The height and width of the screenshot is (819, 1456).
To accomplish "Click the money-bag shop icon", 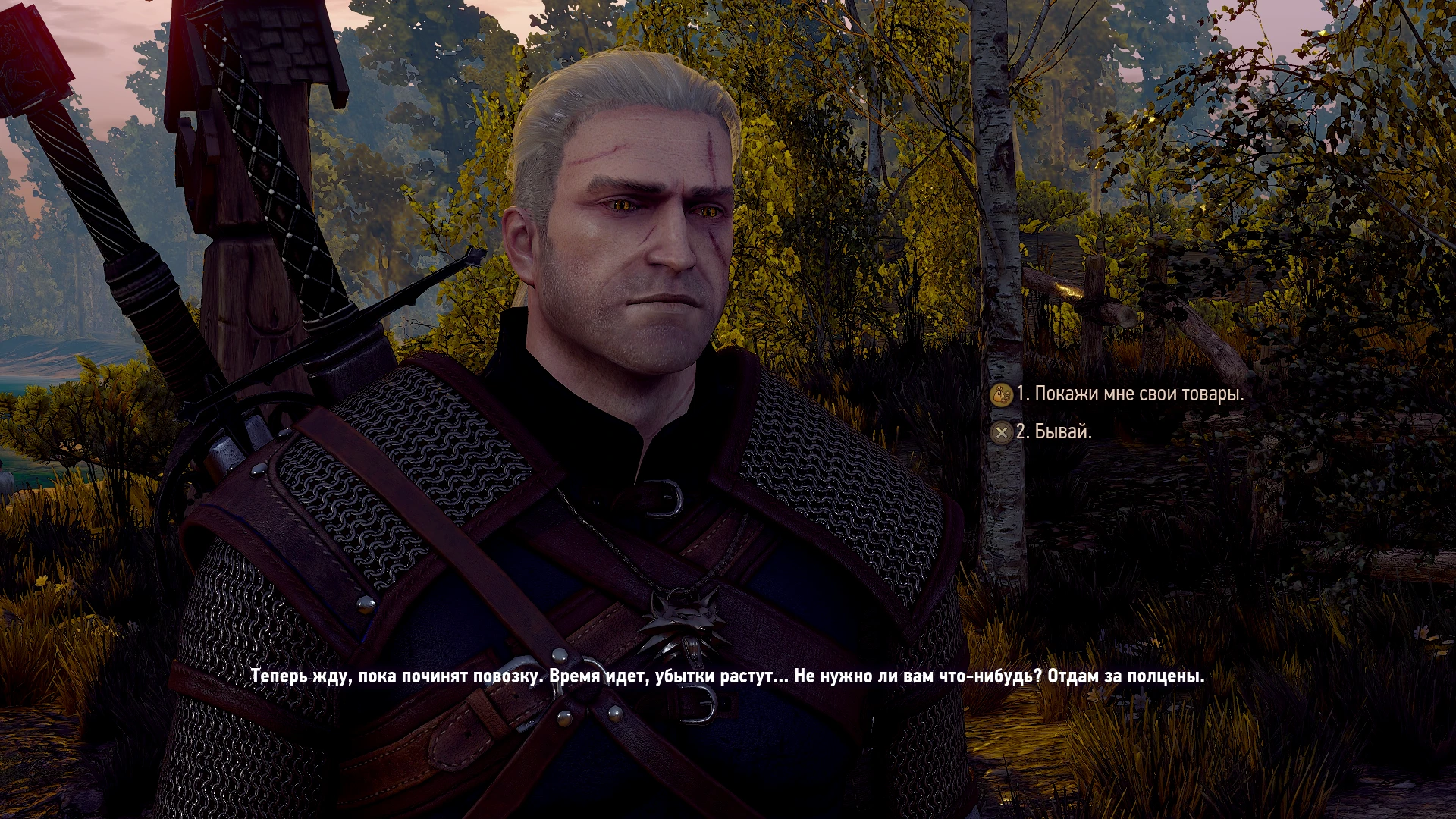I will 1000,394.
